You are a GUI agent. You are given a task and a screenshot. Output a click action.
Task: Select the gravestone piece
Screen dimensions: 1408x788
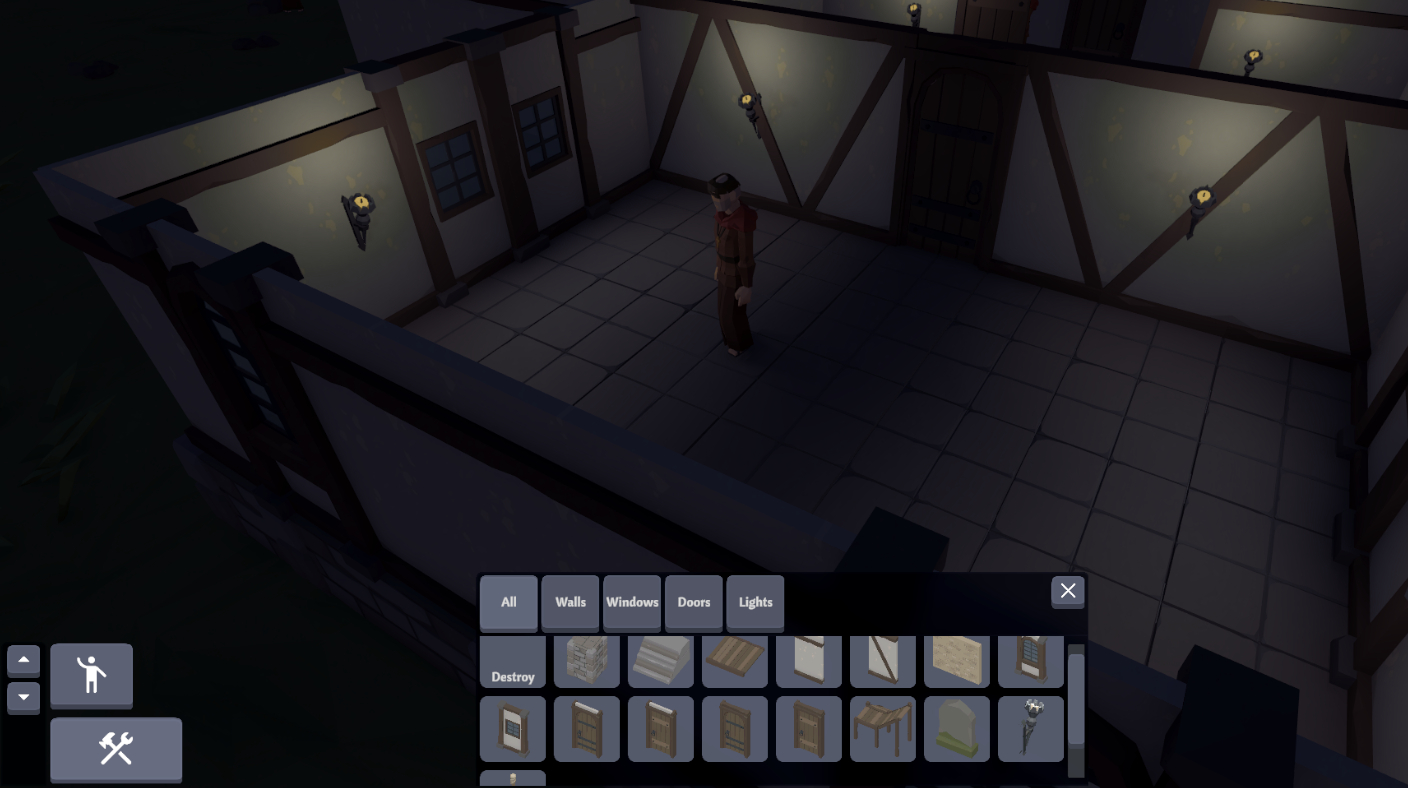click(x=957, y=729)
